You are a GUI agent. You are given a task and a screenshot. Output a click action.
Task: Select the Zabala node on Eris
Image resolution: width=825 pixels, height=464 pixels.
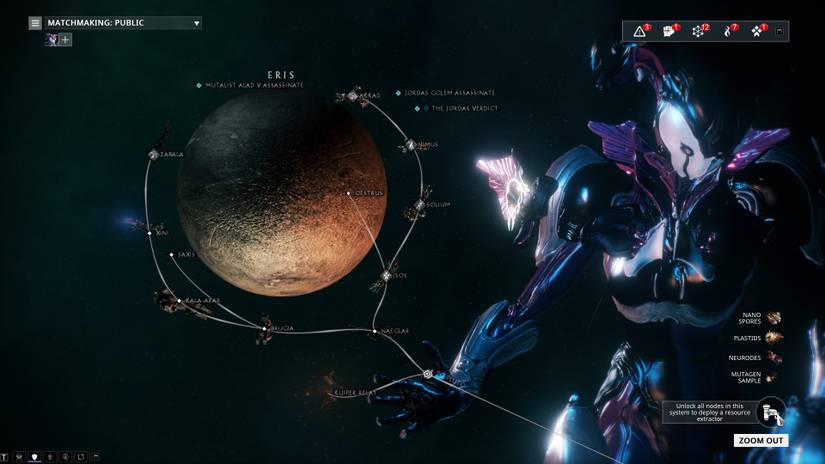coord(154,155)
